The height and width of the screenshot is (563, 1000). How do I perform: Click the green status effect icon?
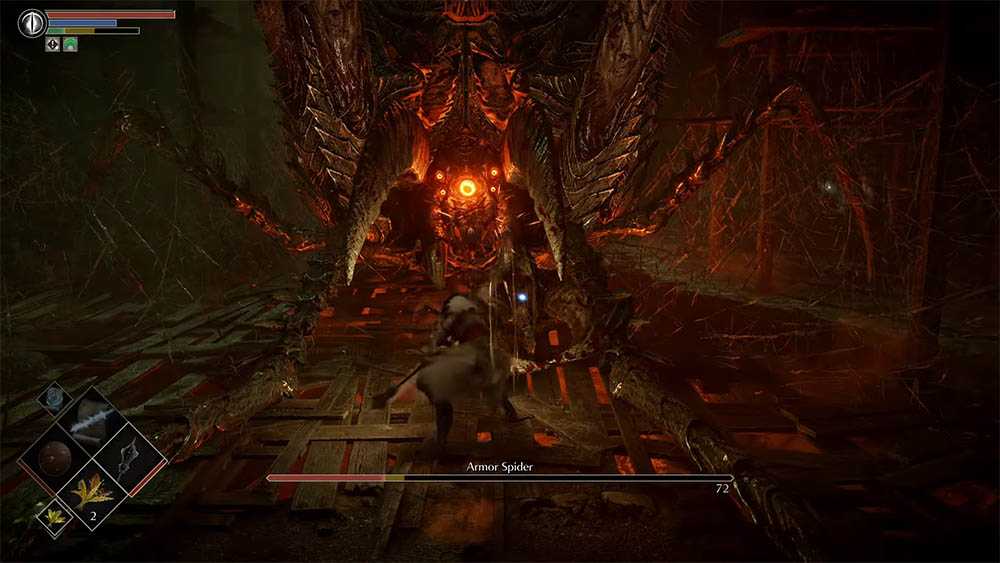pyautogui.click(x=70, y=44)
